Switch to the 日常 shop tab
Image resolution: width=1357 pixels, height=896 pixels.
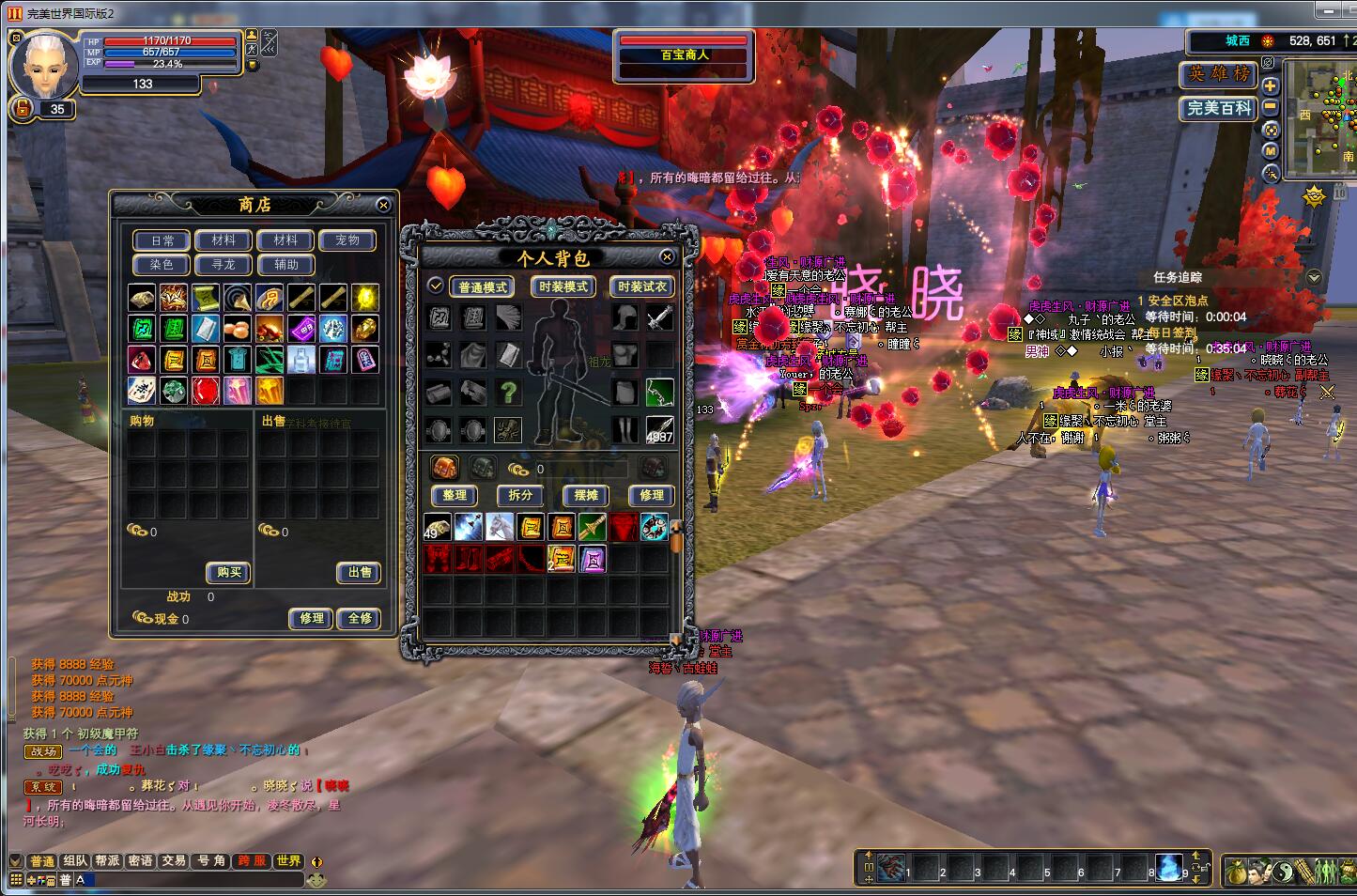pos(162,240)
